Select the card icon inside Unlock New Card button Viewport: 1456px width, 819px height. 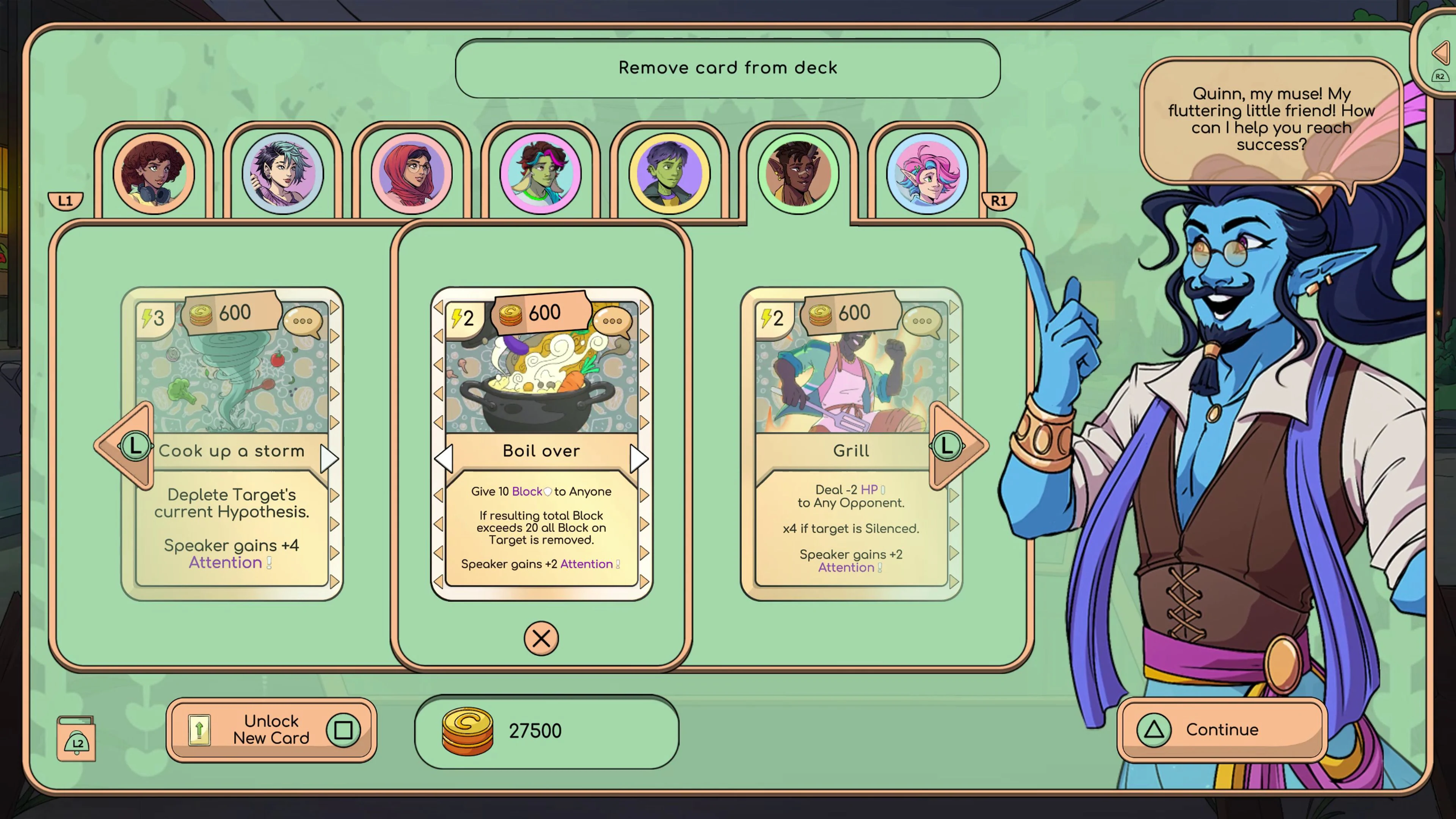(x=199, y=730)
